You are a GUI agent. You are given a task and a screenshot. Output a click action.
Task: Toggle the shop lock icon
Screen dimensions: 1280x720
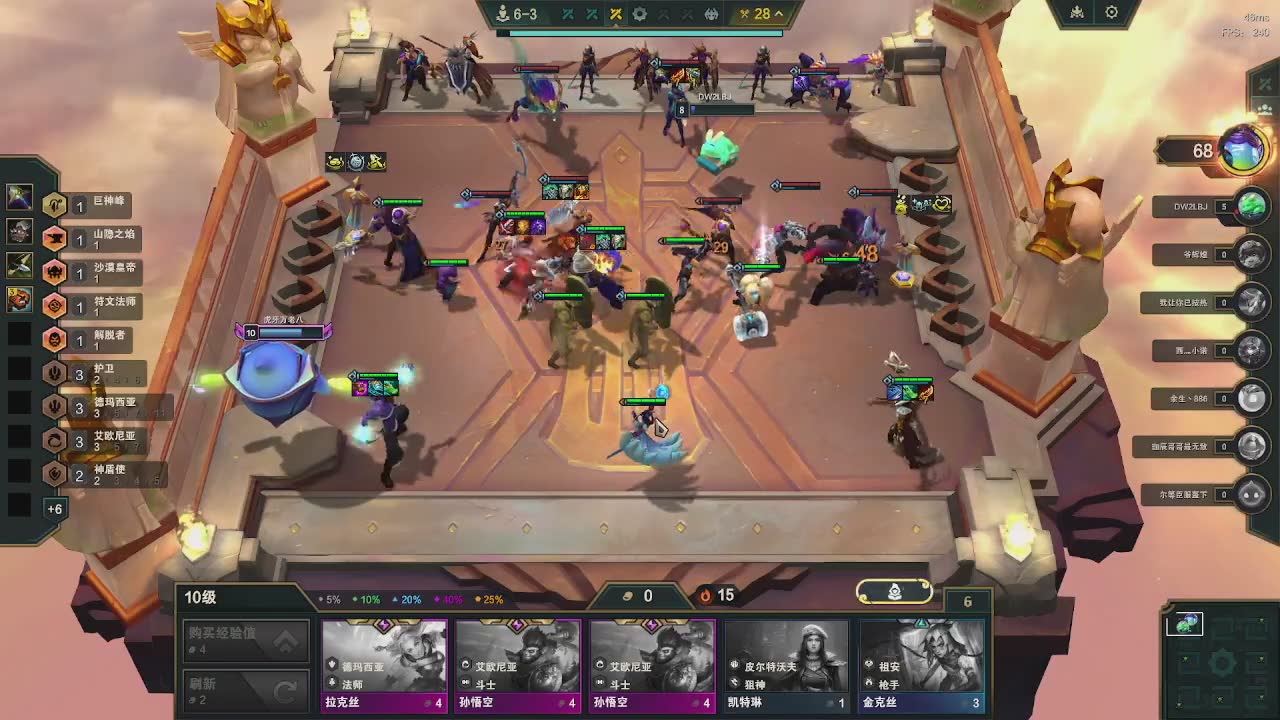895,592
